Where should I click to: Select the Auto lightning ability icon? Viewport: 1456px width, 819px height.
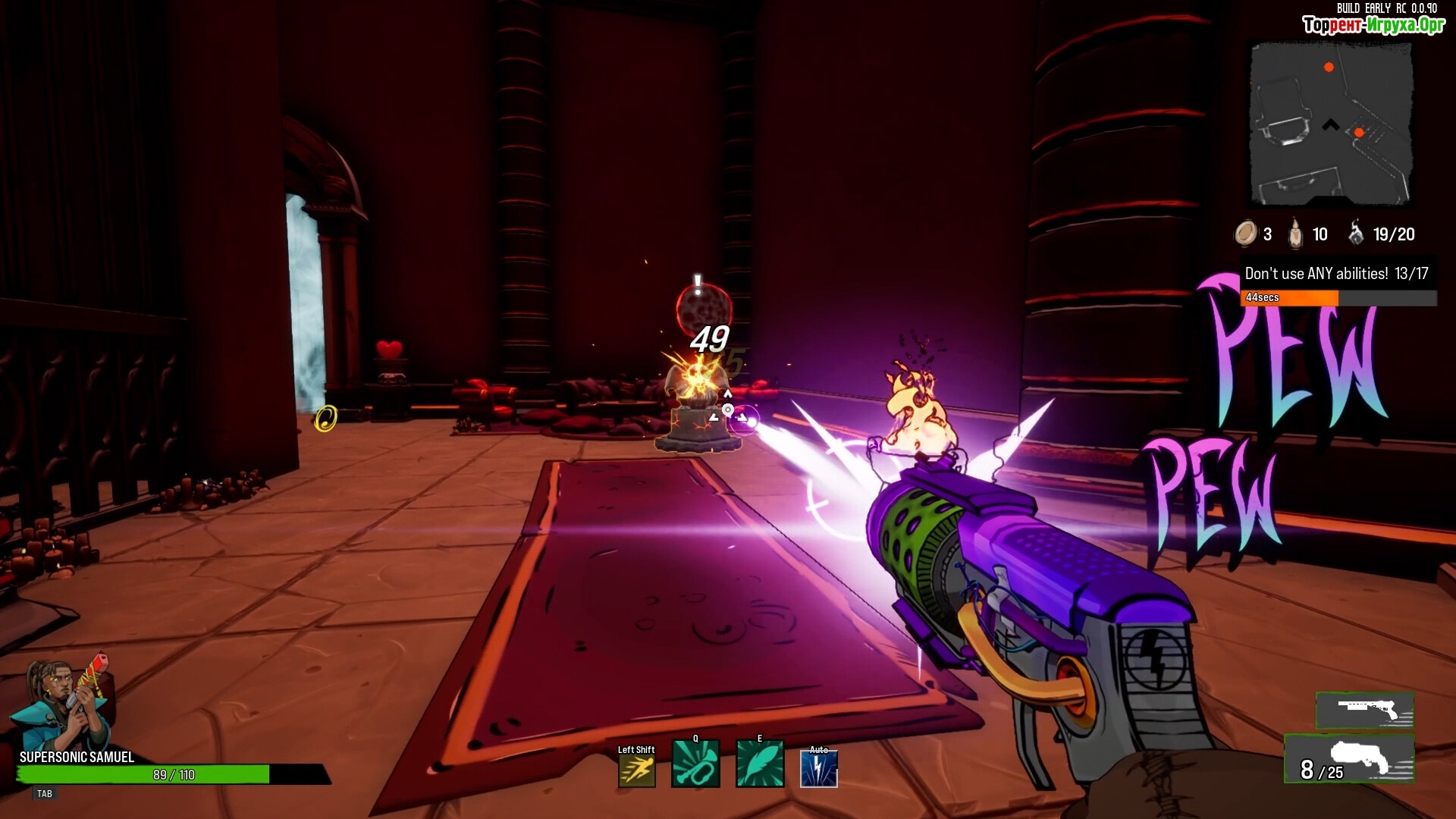point(819,768)
